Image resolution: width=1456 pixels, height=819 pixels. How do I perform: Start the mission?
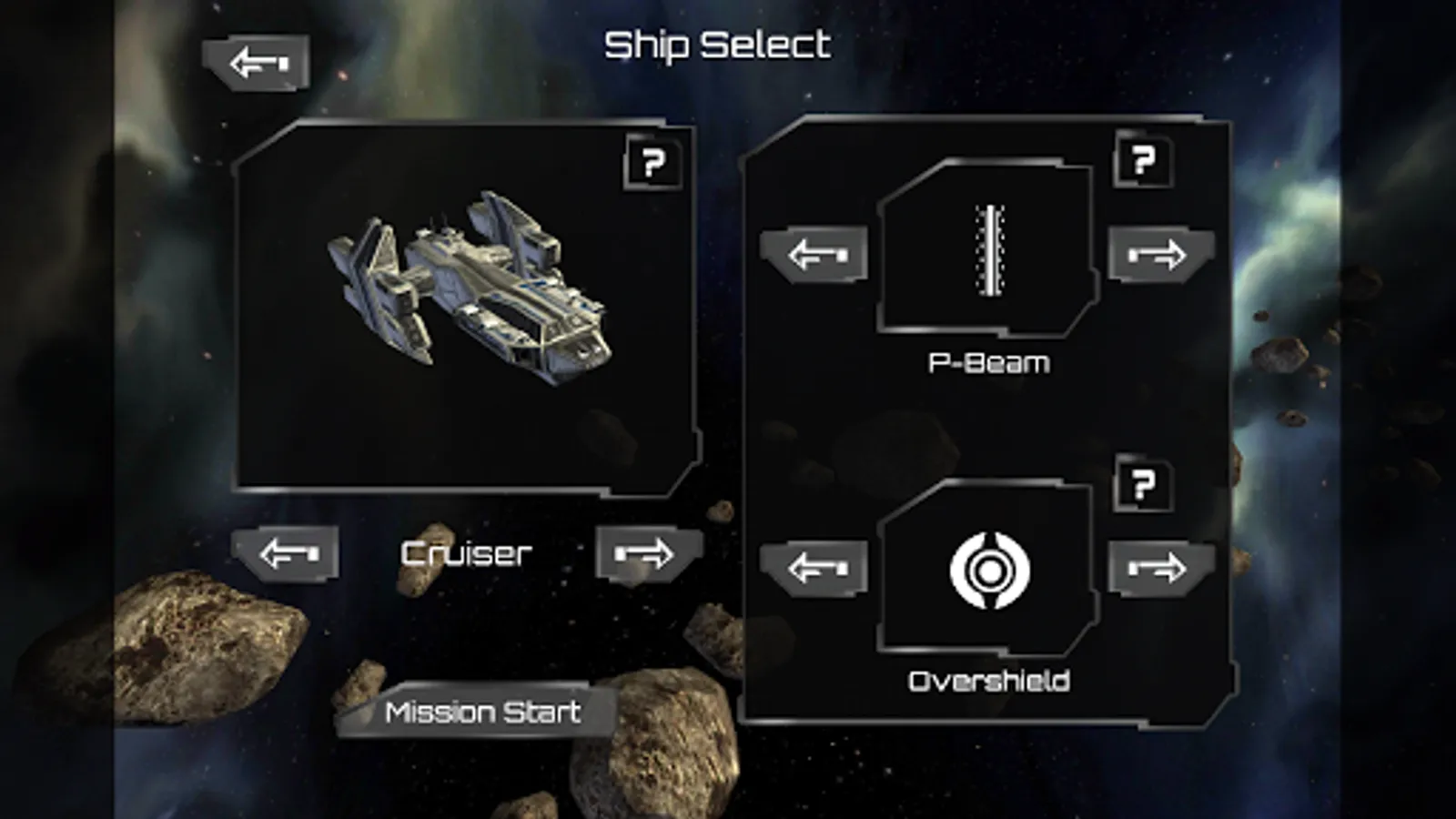[481, 712]
